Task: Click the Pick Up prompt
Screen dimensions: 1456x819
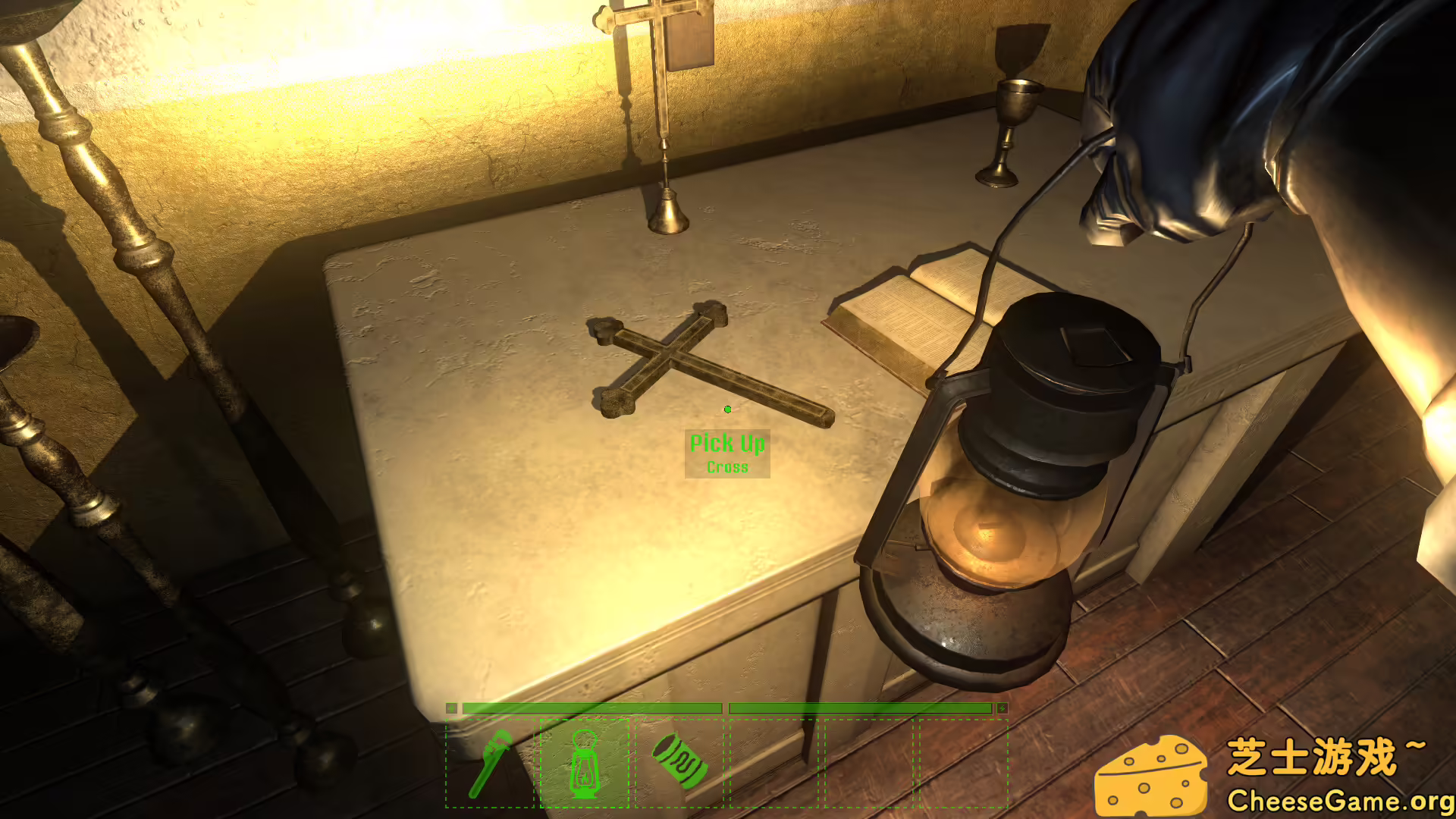Action: 727,443
